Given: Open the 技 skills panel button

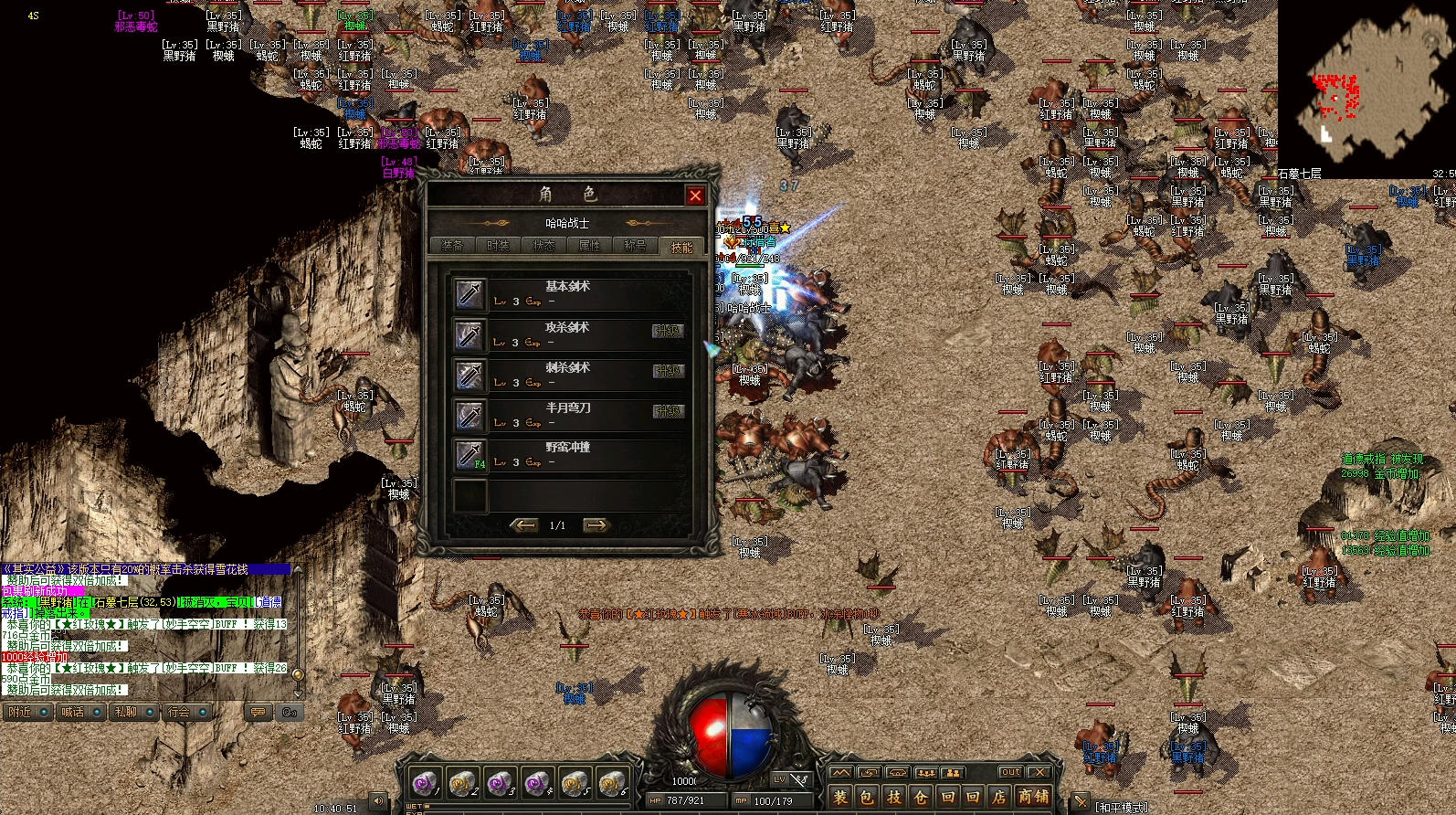Looking at the screenshot, I should click(894, 798).
